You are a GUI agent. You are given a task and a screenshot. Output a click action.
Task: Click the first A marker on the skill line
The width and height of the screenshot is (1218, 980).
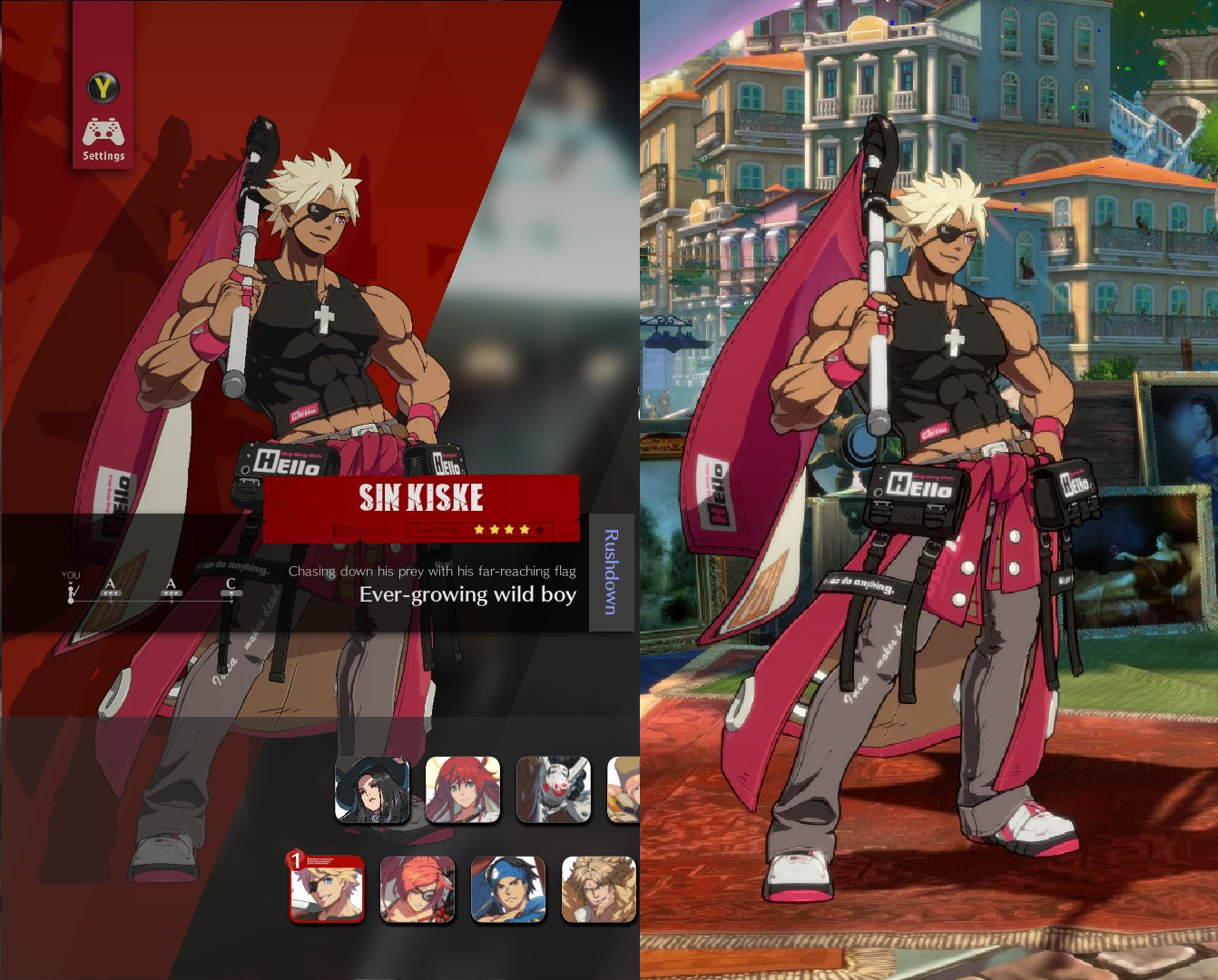tap(109, 585)
